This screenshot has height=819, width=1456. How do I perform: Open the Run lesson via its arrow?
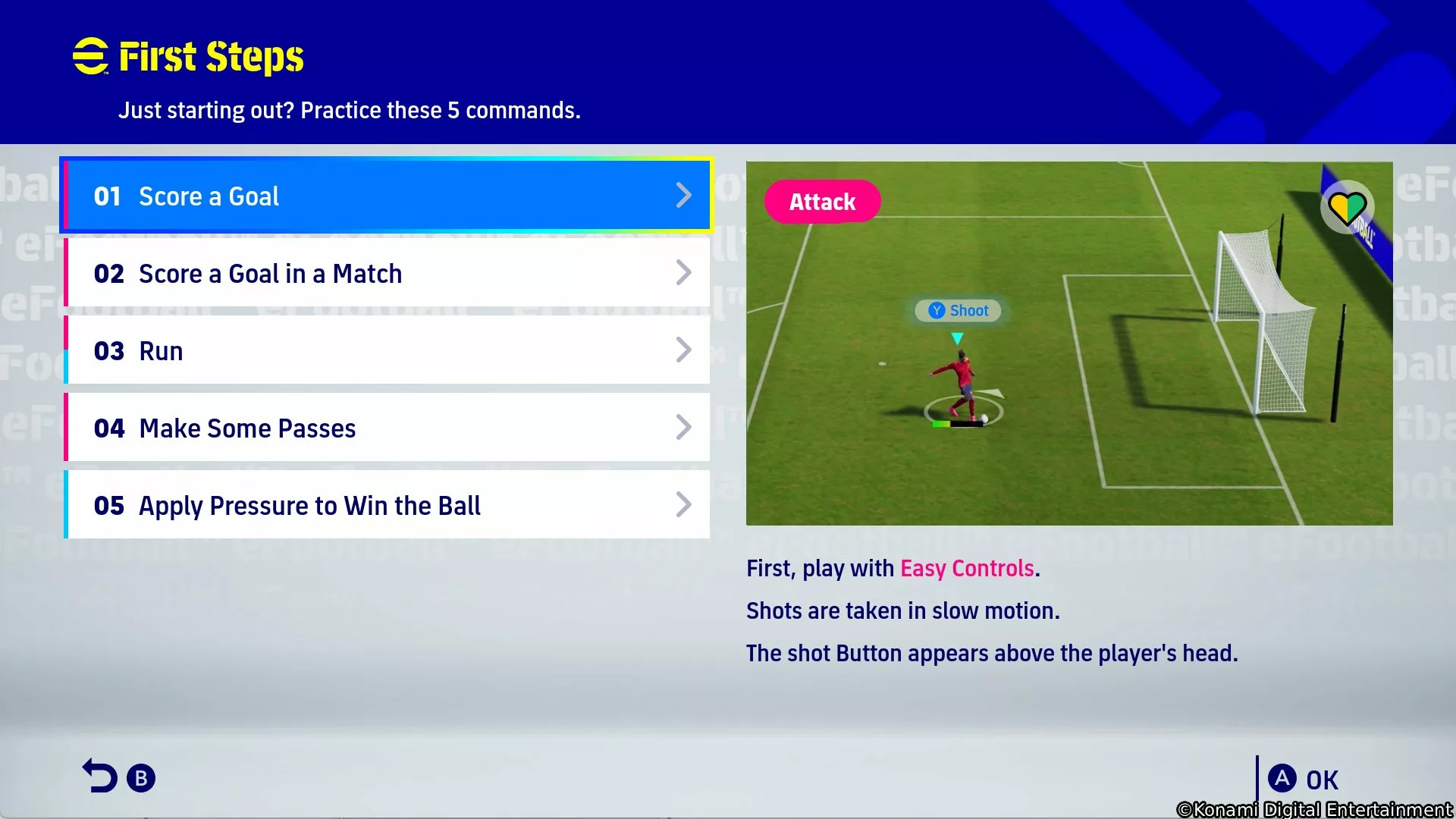click(x=684, y=350)
